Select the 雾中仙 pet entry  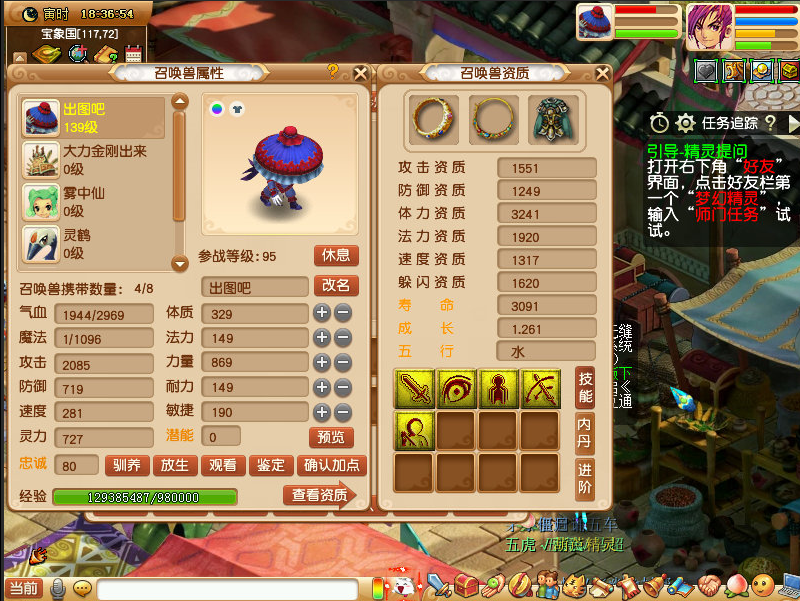[92, 201]
